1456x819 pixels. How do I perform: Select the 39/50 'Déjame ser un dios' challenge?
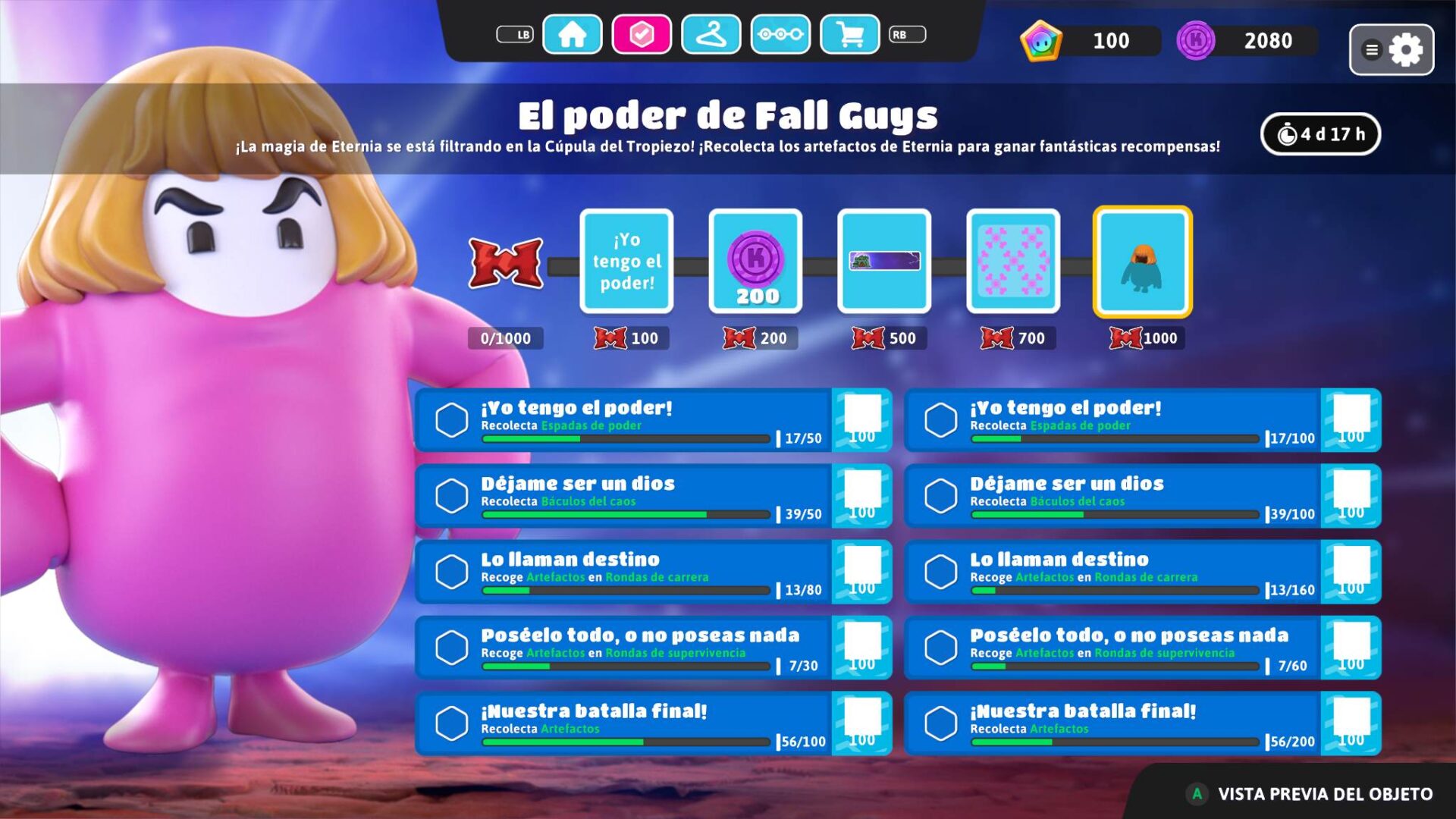tap(652, 496)
